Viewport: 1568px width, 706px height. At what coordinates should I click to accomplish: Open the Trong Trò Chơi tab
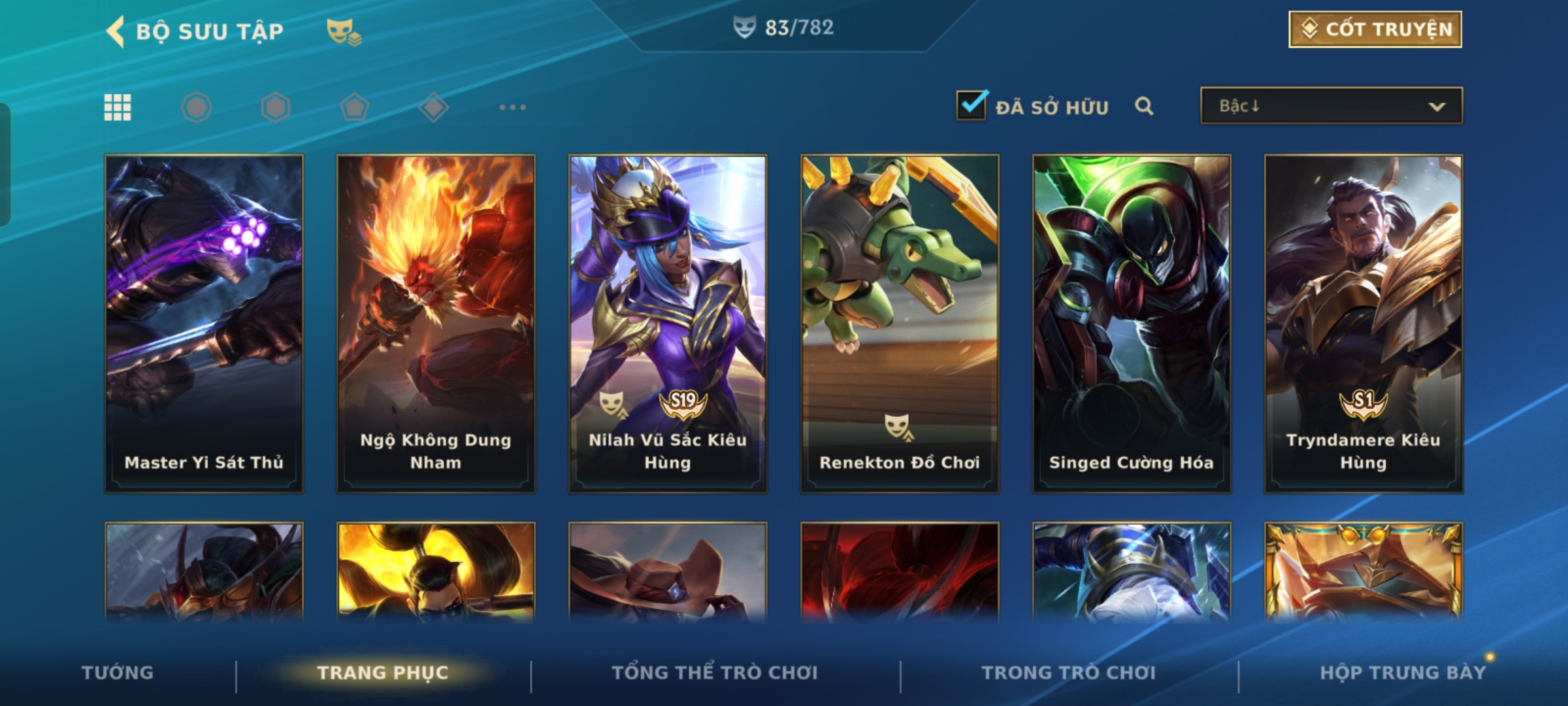pyautogui.click(x=1069, y=673)
